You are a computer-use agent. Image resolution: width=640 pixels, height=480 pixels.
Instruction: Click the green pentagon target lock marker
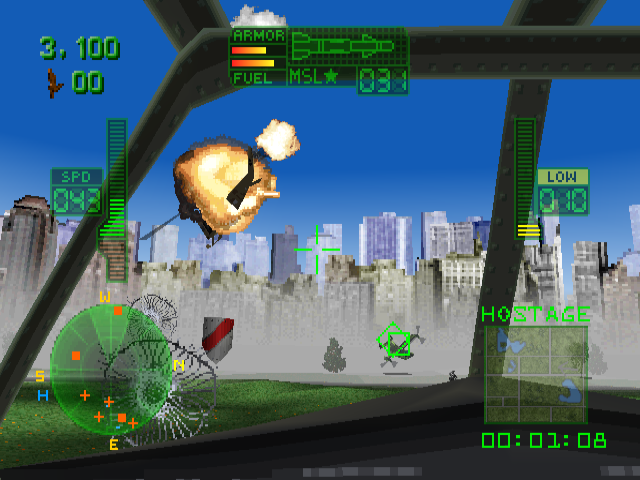pos(396,343)
